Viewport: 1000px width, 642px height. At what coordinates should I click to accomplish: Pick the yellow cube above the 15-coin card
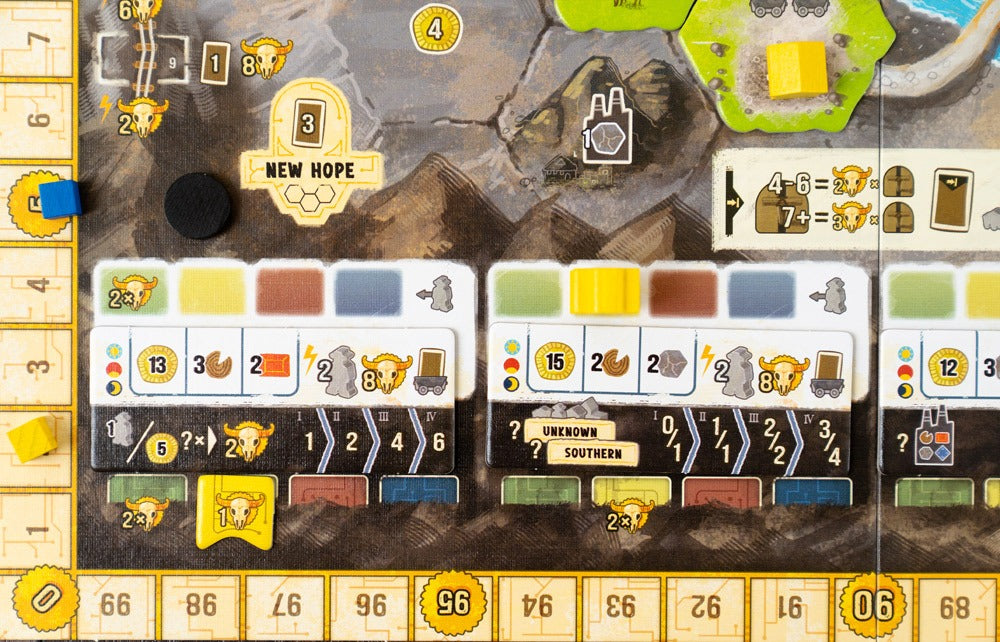point(605,289)
